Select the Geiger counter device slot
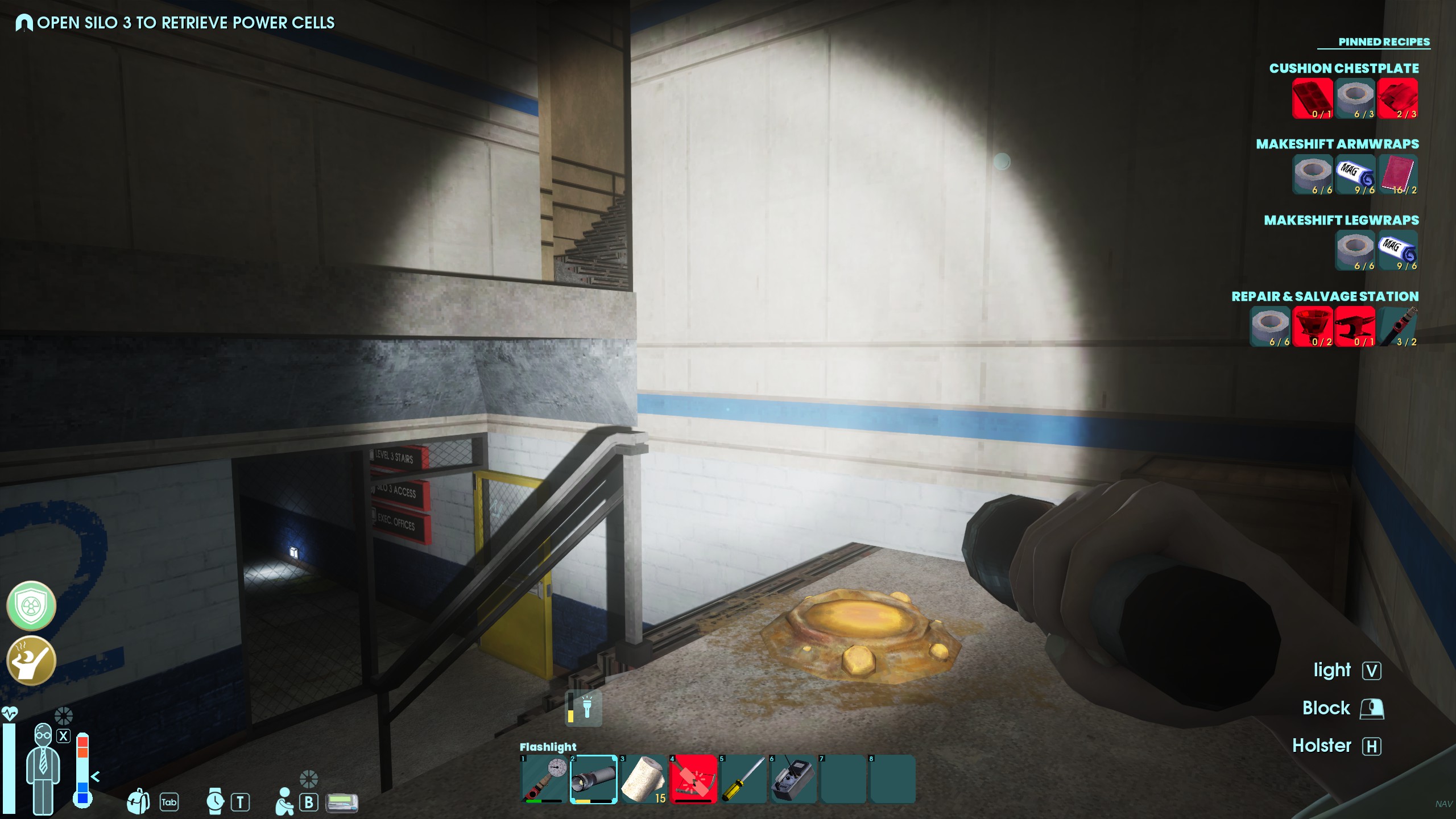Image resolution: width=1456 pixels, height=819 pixels. [793, 779]
